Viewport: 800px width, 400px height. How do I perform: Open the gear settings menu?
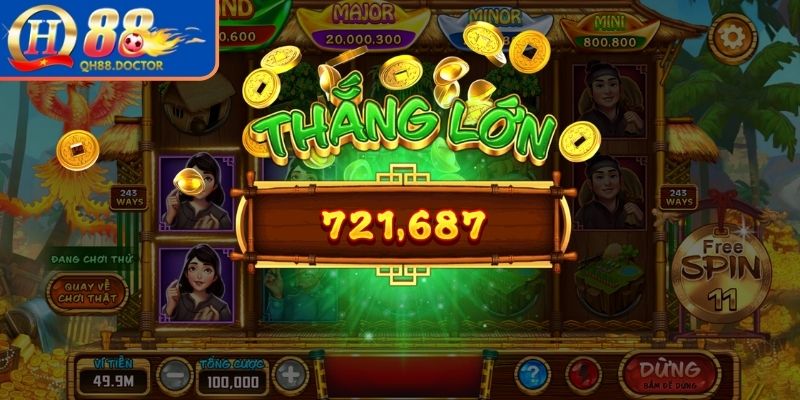pyautogui.click(x=732, y=38)
